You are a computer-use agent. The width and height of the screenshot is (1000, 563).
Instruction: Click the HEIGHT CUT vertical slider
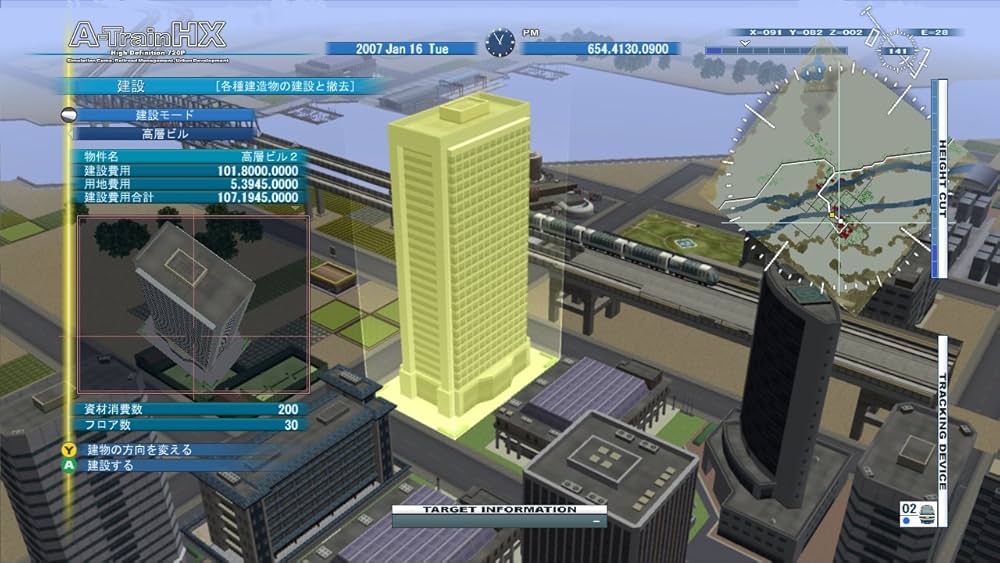tap(940, 180)
